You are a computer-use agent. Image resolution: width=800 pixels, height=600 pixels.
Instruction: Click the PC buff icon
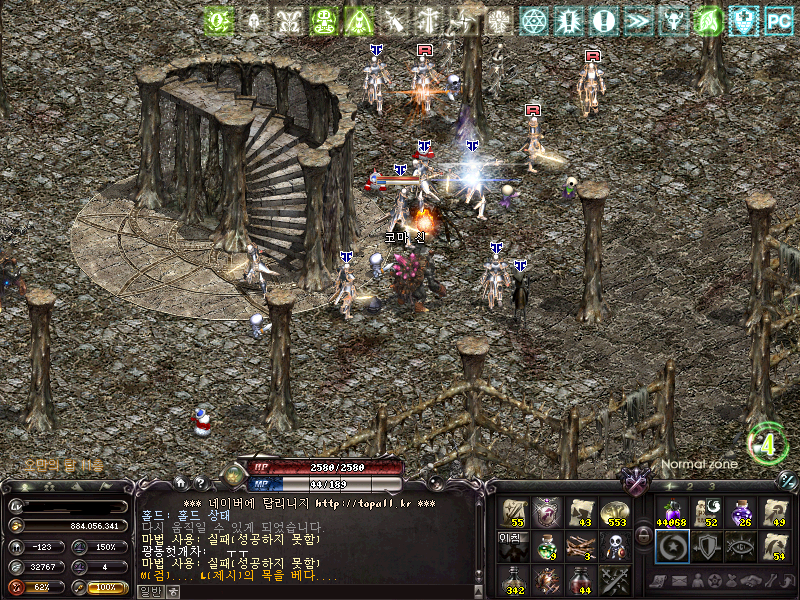pos(778,20)
